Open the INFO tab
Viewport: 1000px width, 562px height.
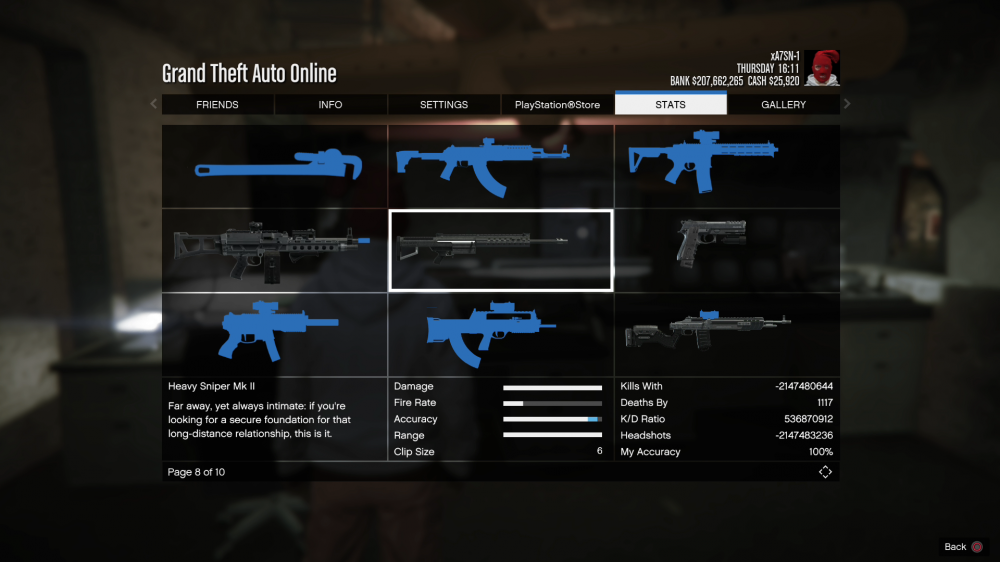click(330, 104)
